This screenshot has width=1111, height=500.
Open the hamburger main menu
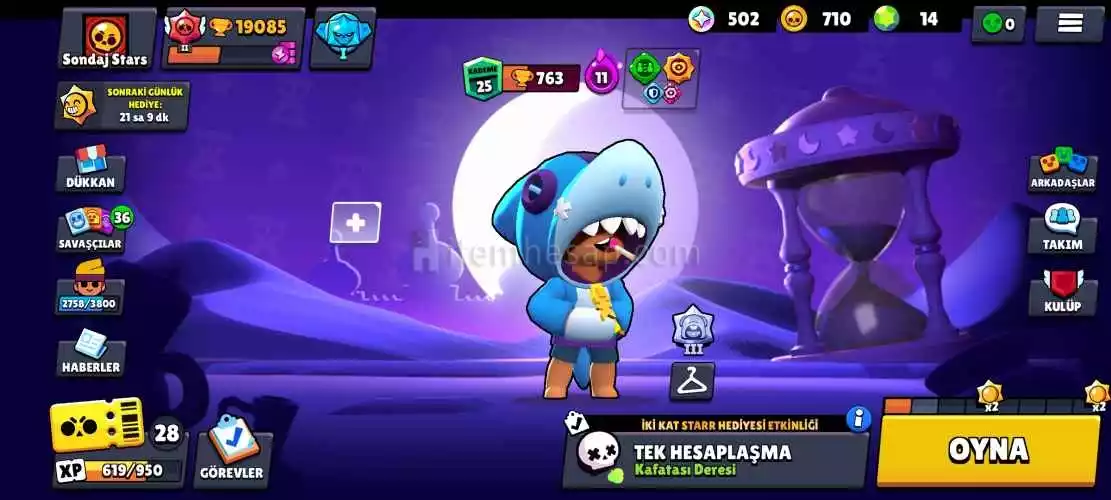tap(1069, 23)
